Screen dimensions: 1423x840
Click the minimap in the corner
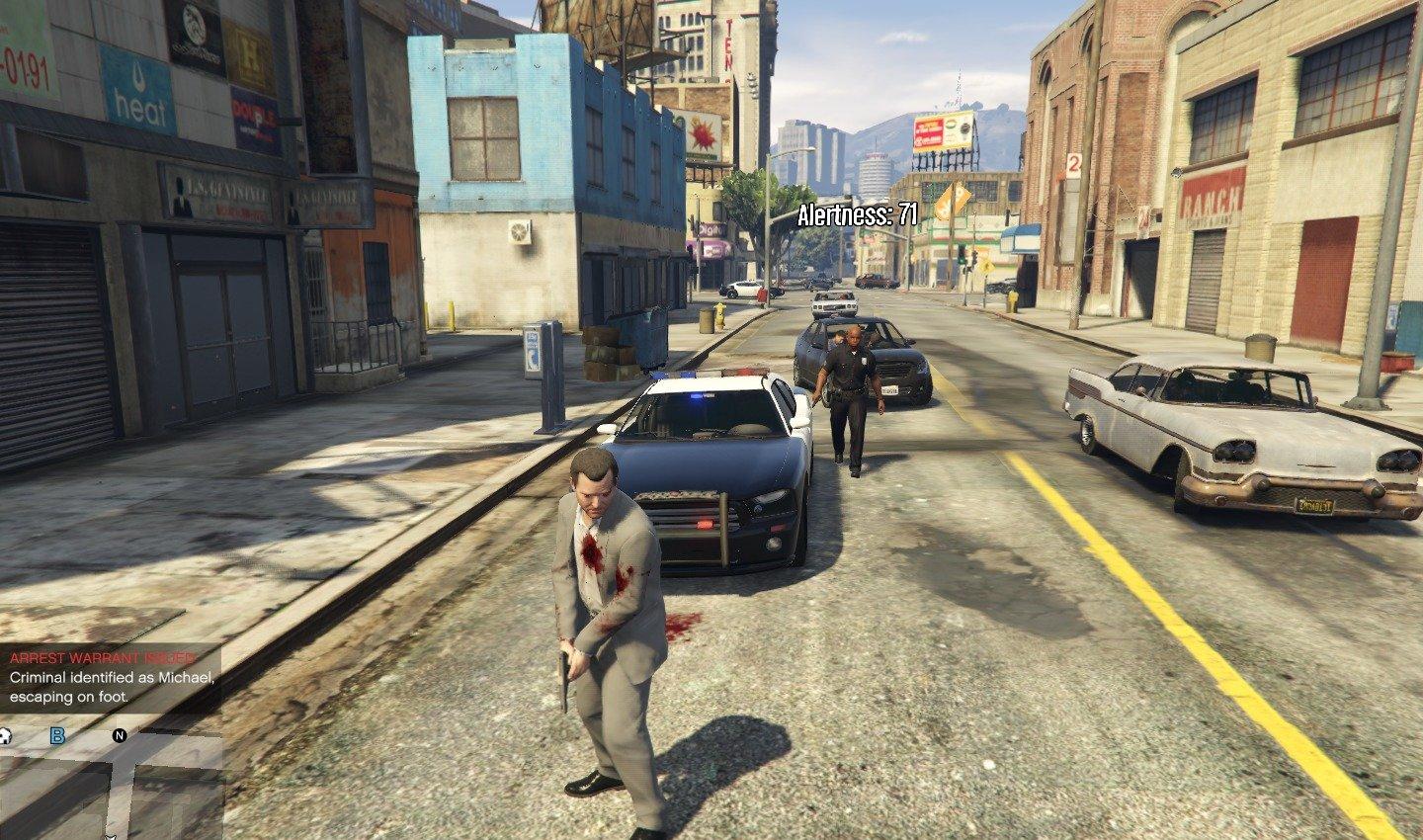(109, 781)
